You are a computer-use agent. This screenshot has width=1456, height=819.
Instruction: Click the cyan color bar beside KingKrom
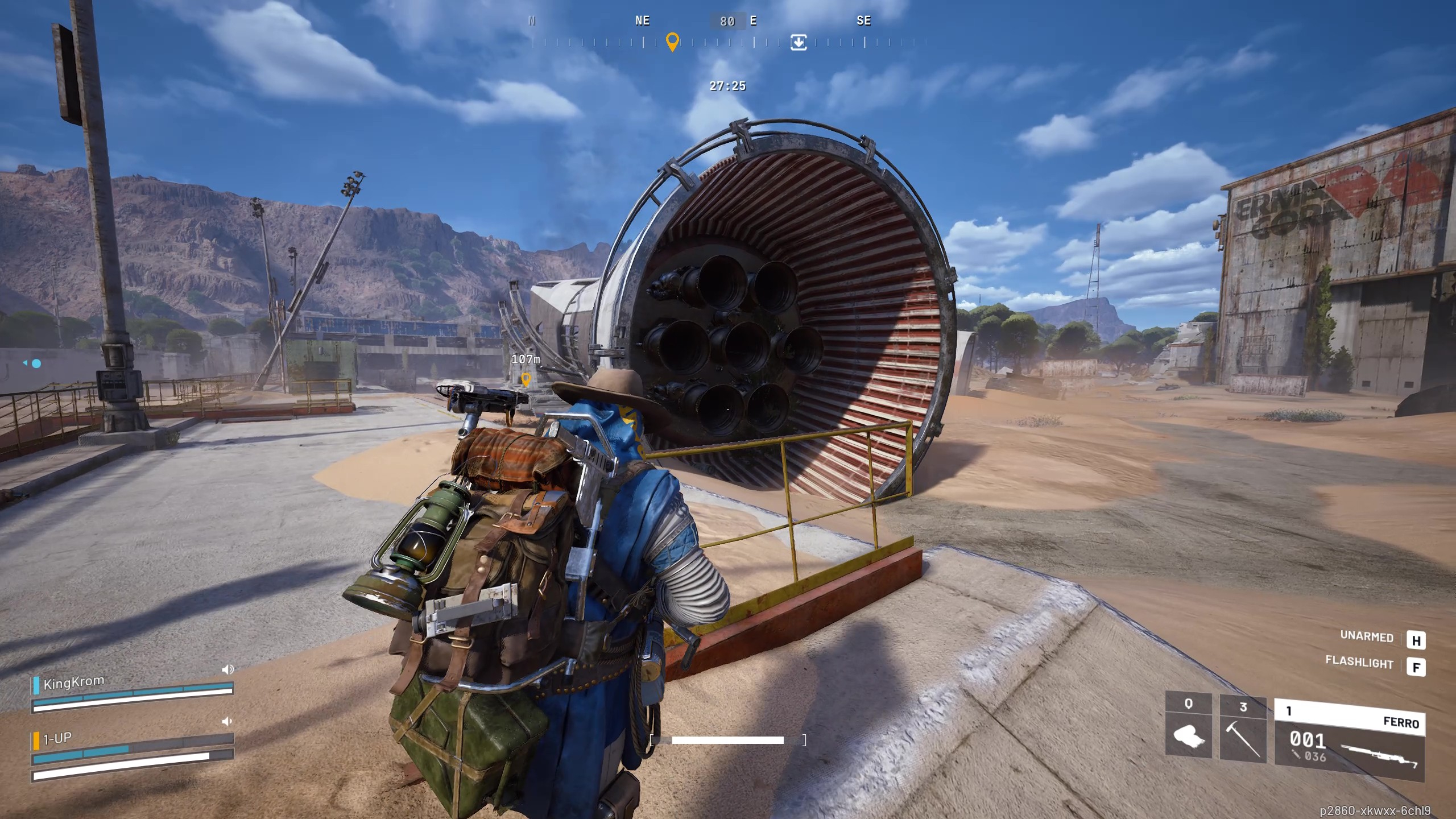(x=36, y=686)
